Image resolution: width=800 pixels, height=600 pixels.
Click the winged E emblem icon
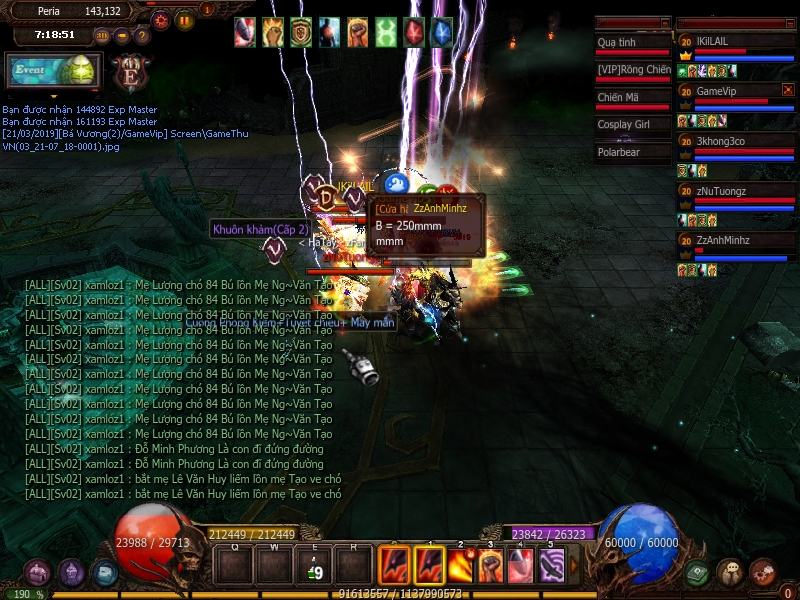(x=130, y=74)
